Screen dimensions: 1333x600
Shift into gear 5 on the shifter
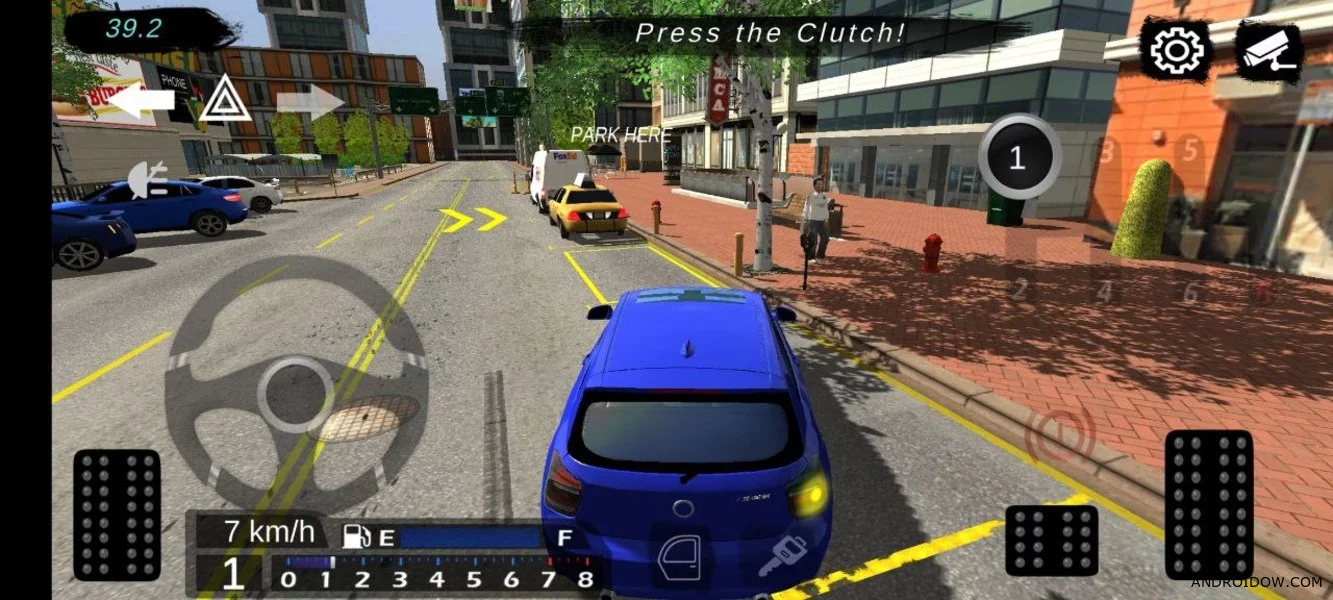1190,150
